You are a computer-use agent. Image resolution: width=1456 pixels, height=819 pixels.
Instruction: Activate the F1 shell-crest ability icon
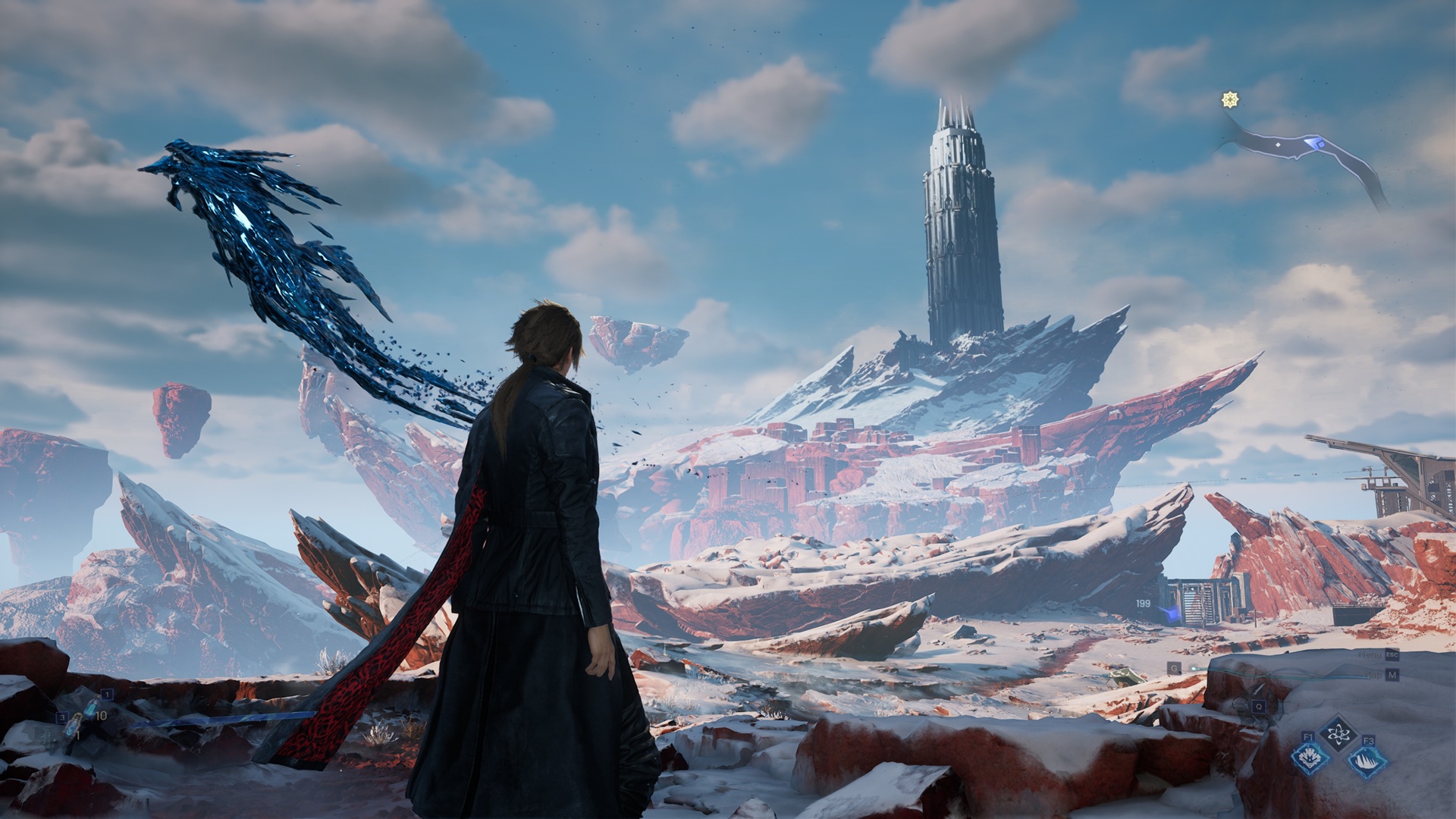point(1310,757)
